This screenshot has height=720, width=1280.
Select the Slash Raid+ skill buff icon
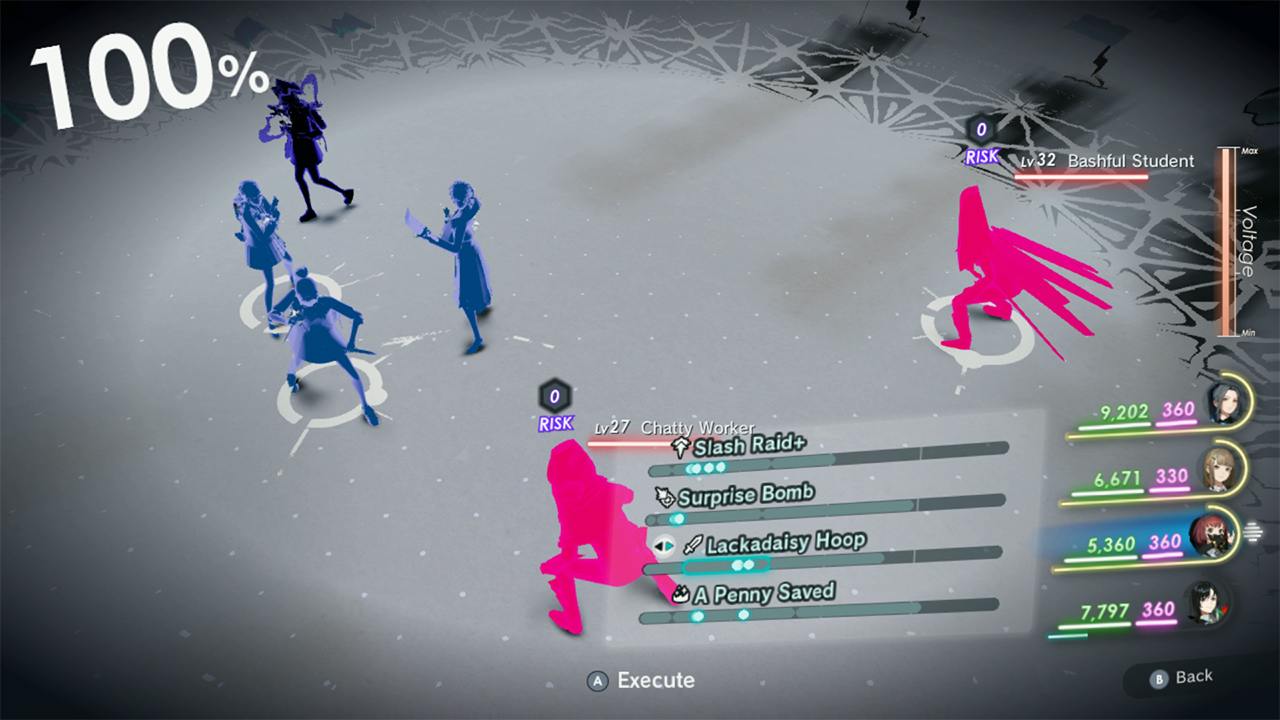click(681, 446)
